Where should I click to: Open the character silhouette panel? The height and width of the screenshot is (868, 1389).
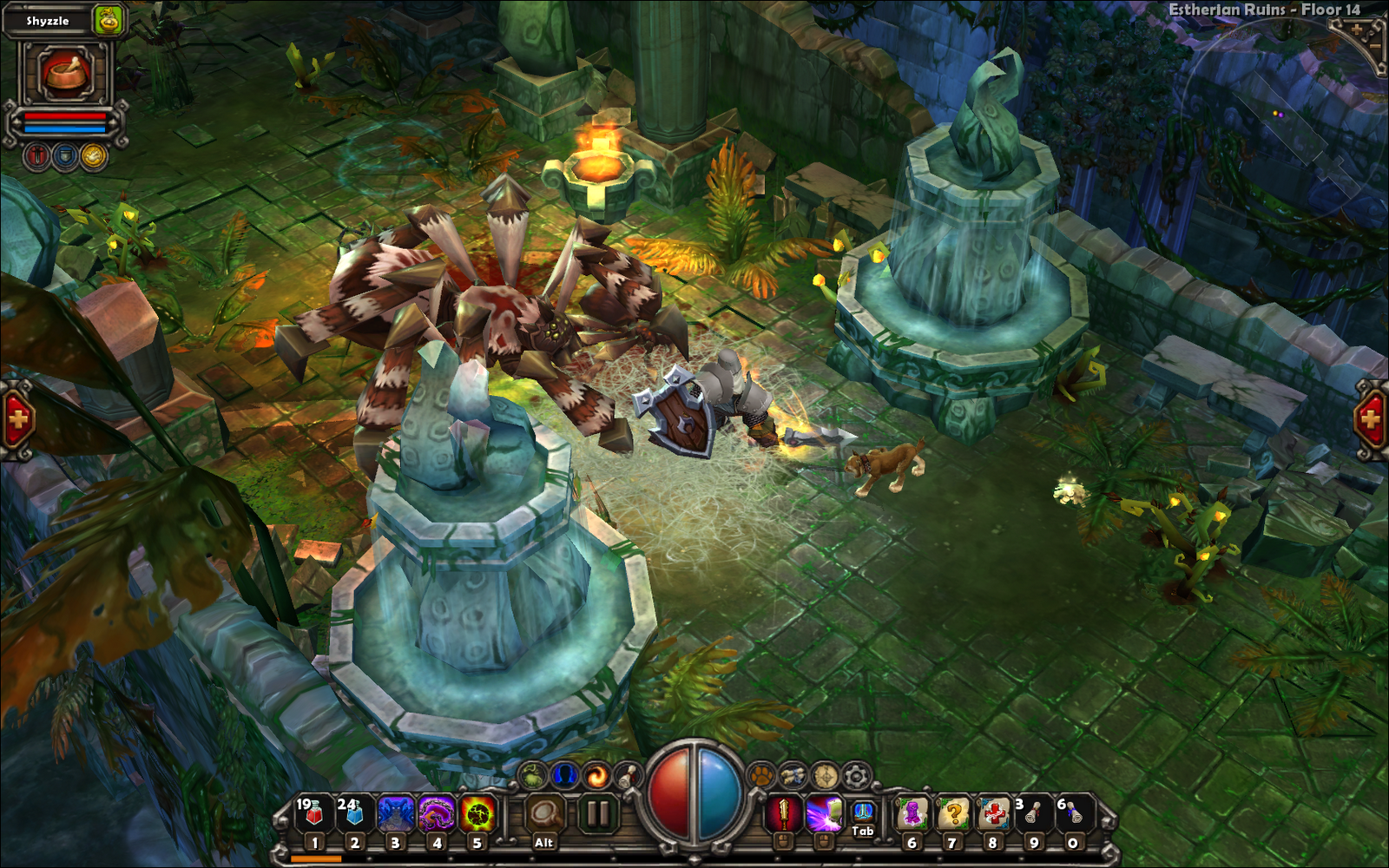point(564,773)
